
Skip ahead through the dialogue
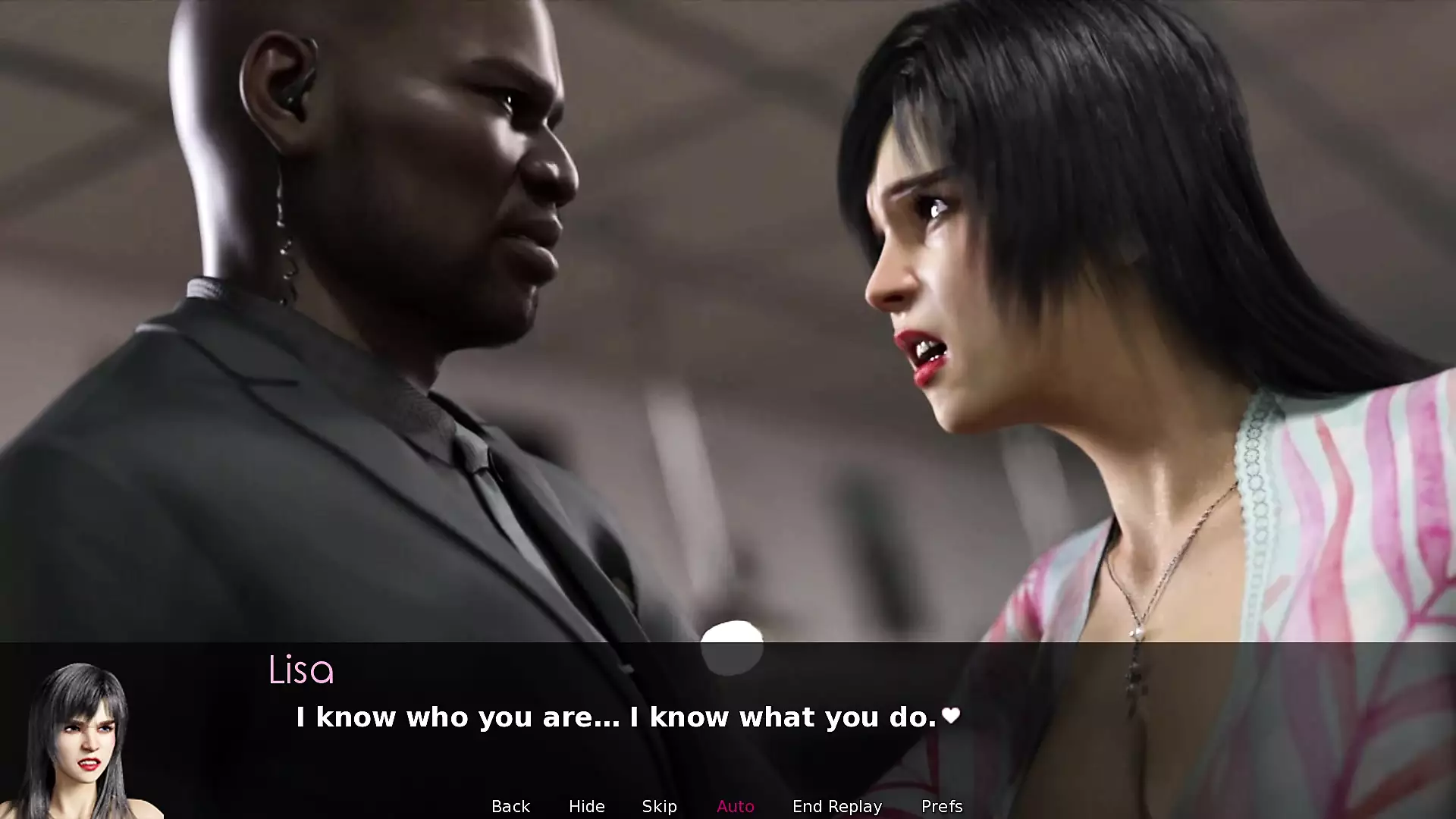pos(659,806)
